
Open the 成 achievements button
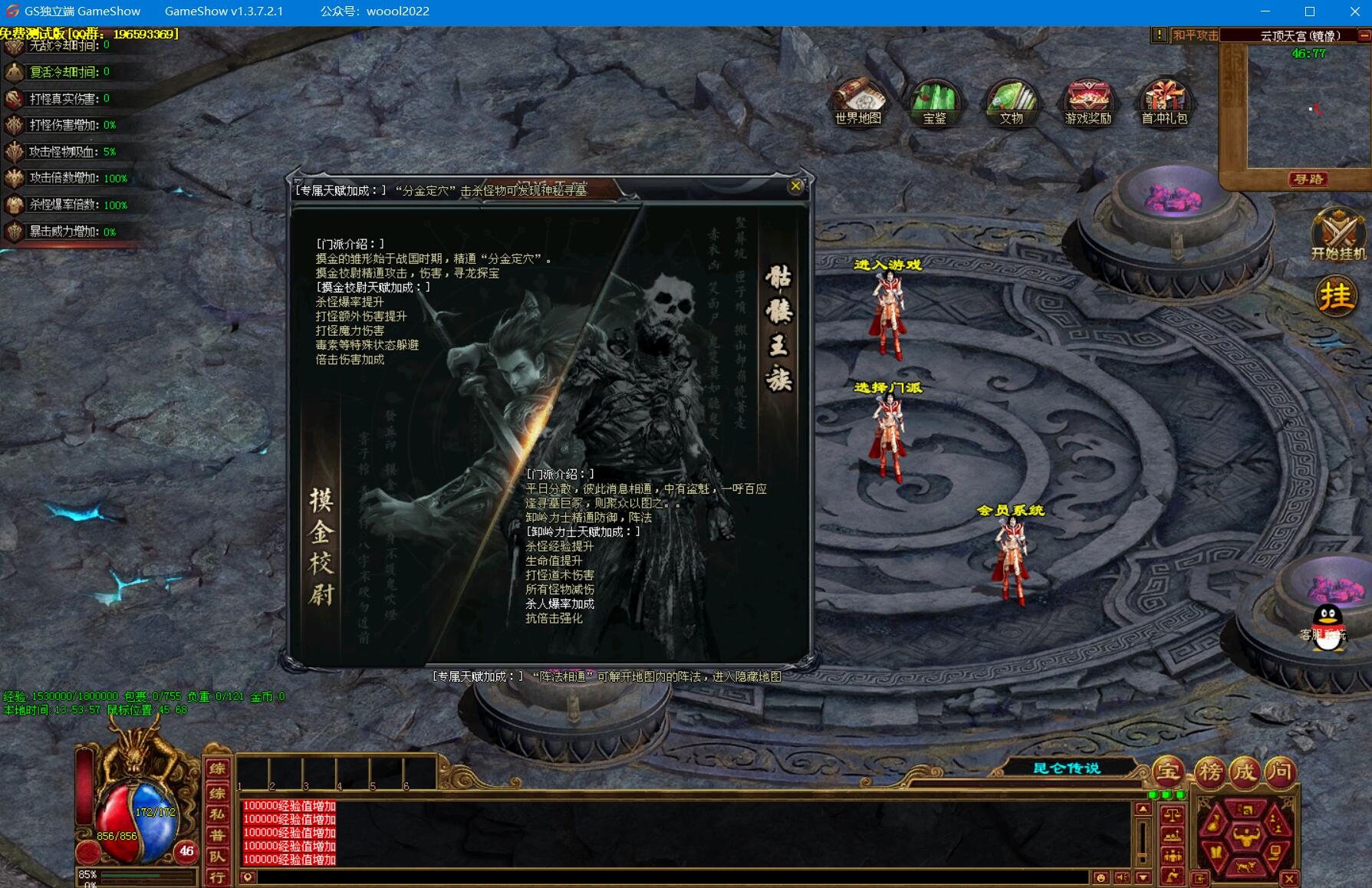(1244, 771)
